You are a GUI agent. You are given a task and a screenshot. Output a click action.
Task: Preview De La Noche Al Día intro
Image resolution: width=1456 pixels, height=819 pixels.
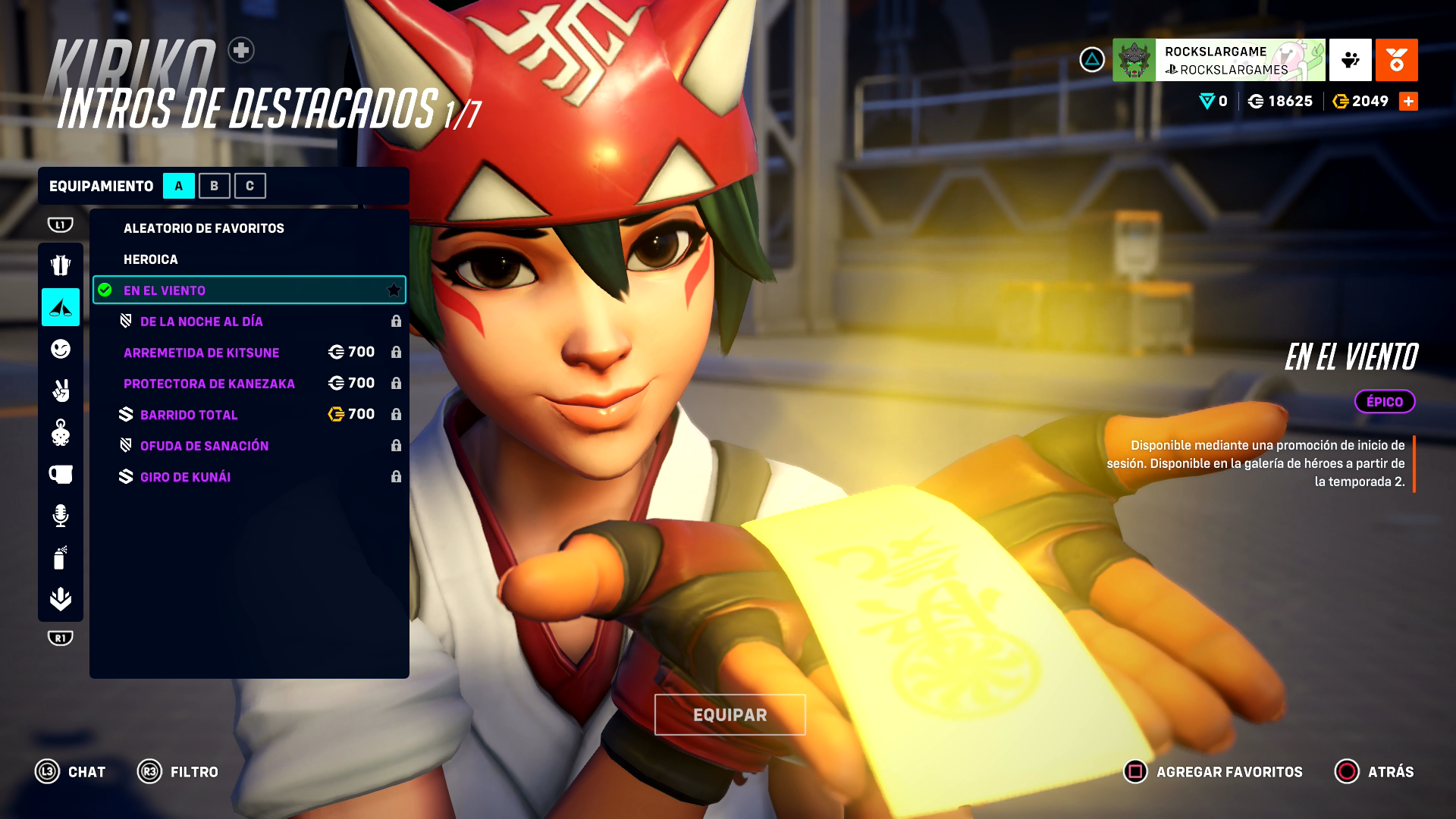202,322
